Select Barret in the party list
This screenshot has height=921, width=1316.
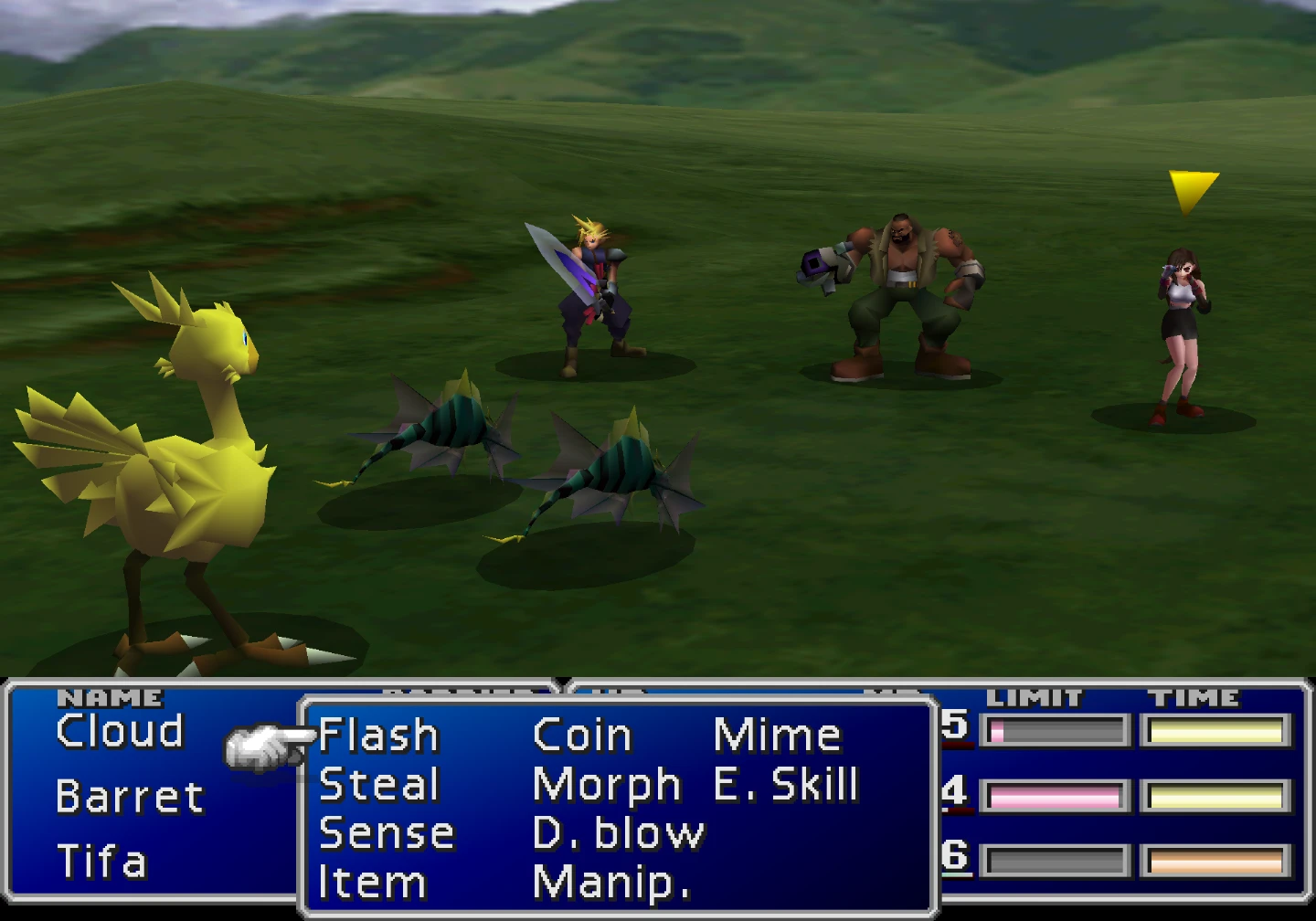[x=129, y=797]
